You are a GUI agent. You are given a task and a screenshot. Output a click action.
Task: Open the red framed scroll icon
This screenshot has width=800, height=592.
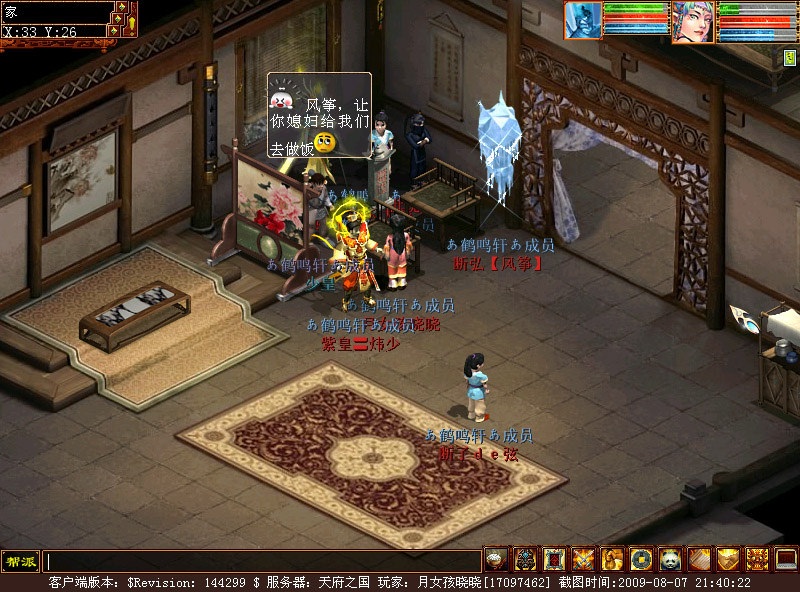(x=554, y=560)
